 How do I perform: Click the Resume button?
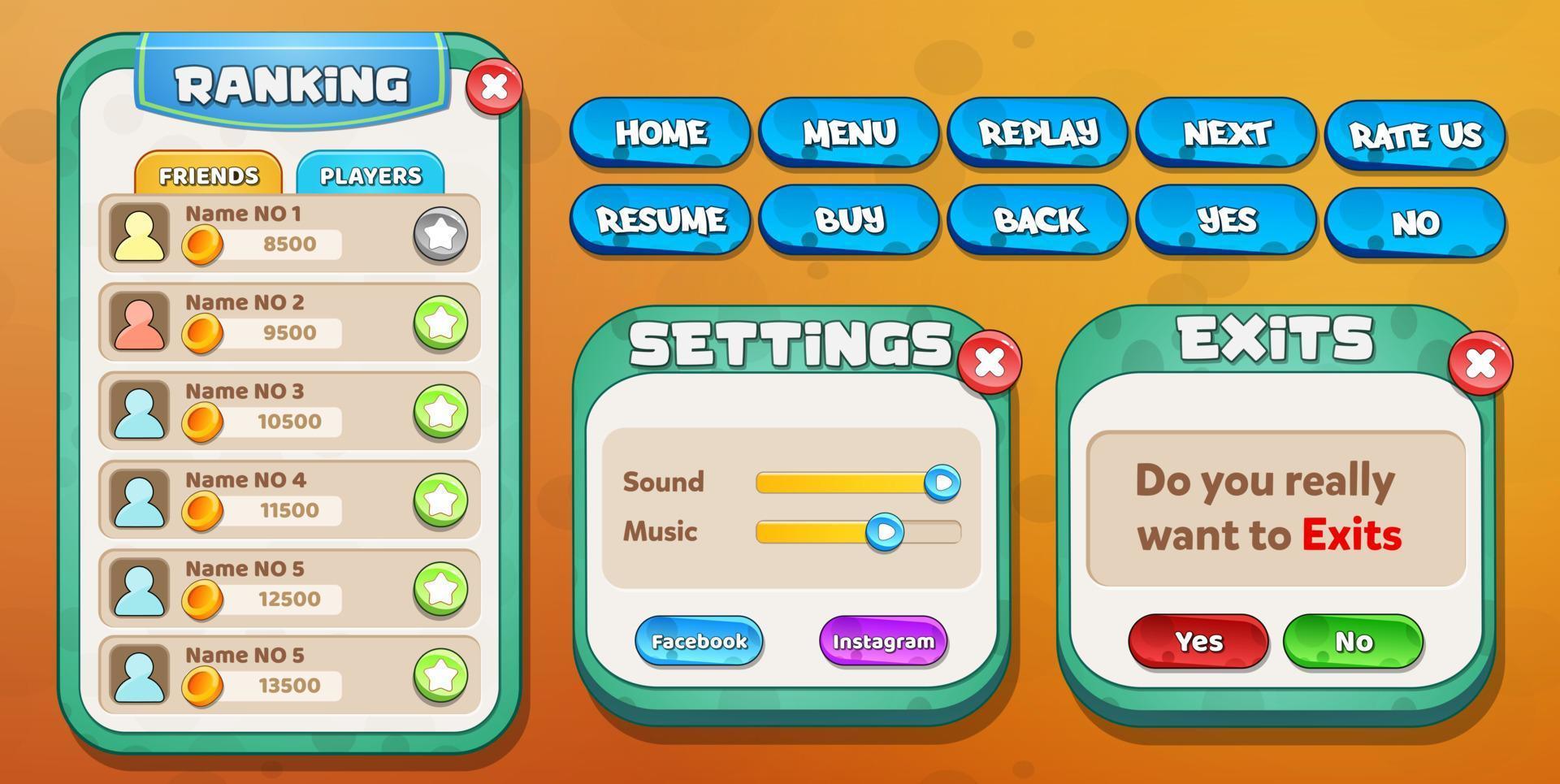tap(660, 219)
